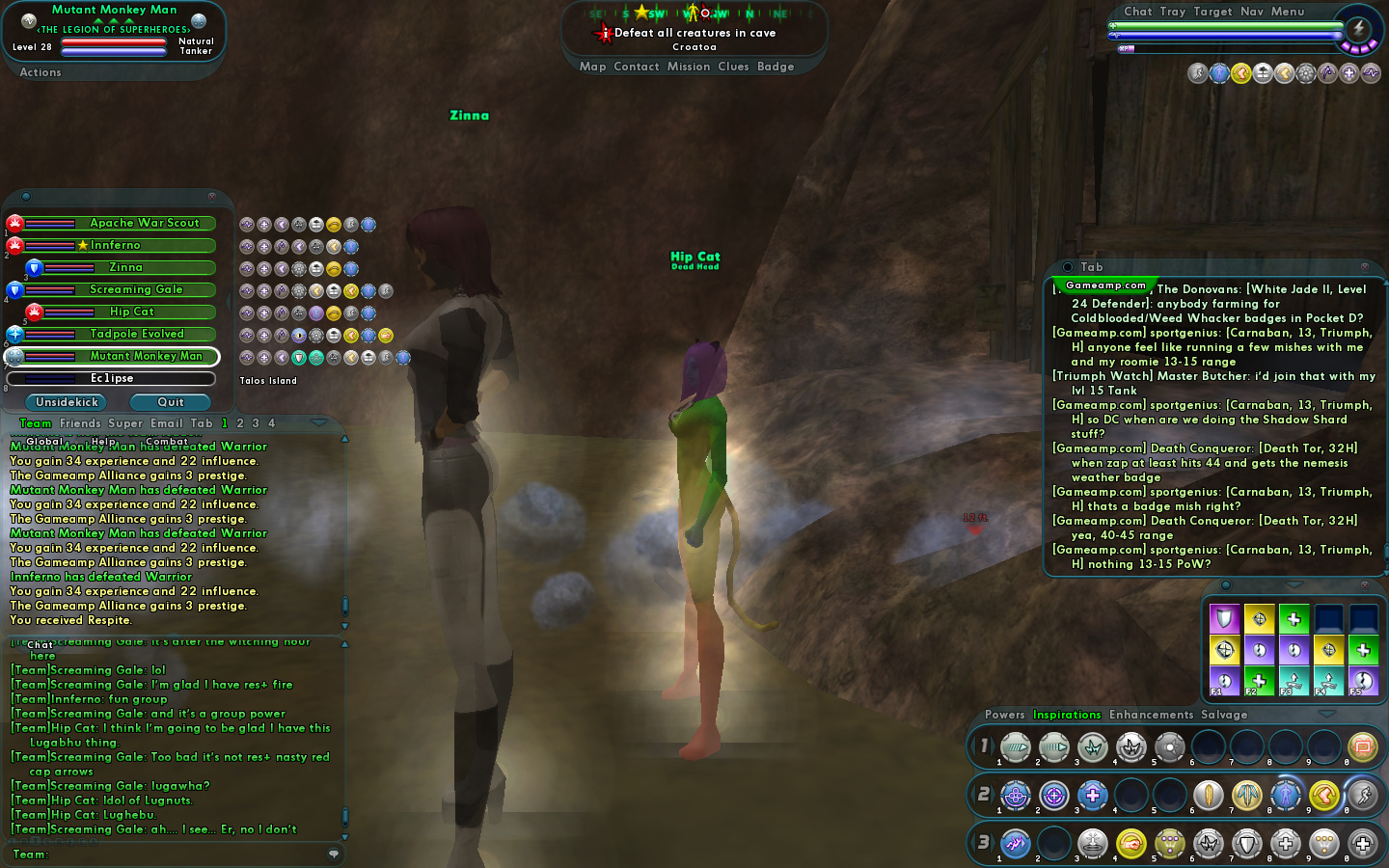Click the Unsidekick button
This screenshot has height=868, width=1389.
click(67, 402)
